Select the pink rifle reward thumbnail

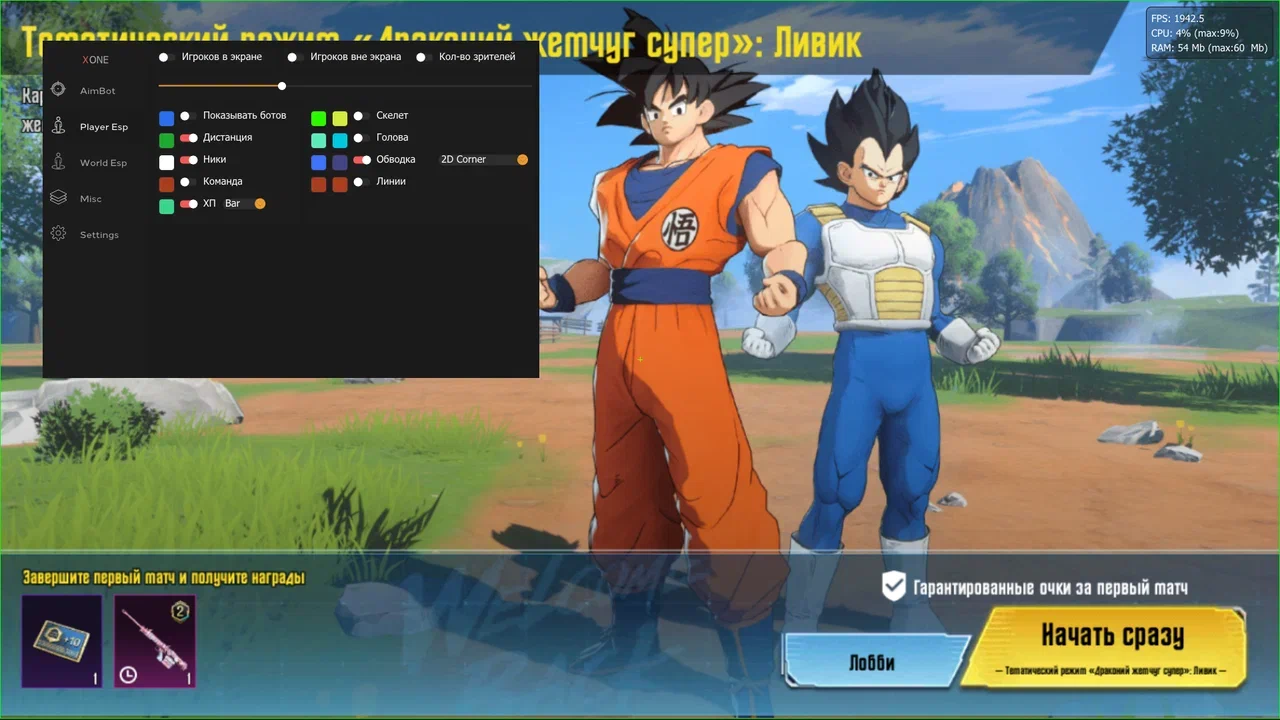[154, 641]
